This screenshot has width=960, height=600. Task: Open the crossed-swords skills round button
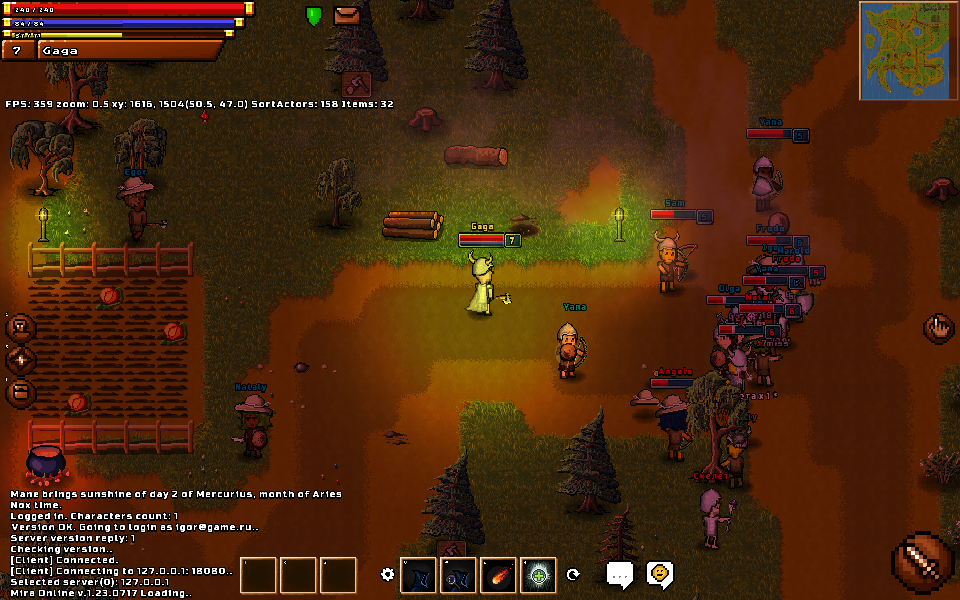(x=21, y=360)
